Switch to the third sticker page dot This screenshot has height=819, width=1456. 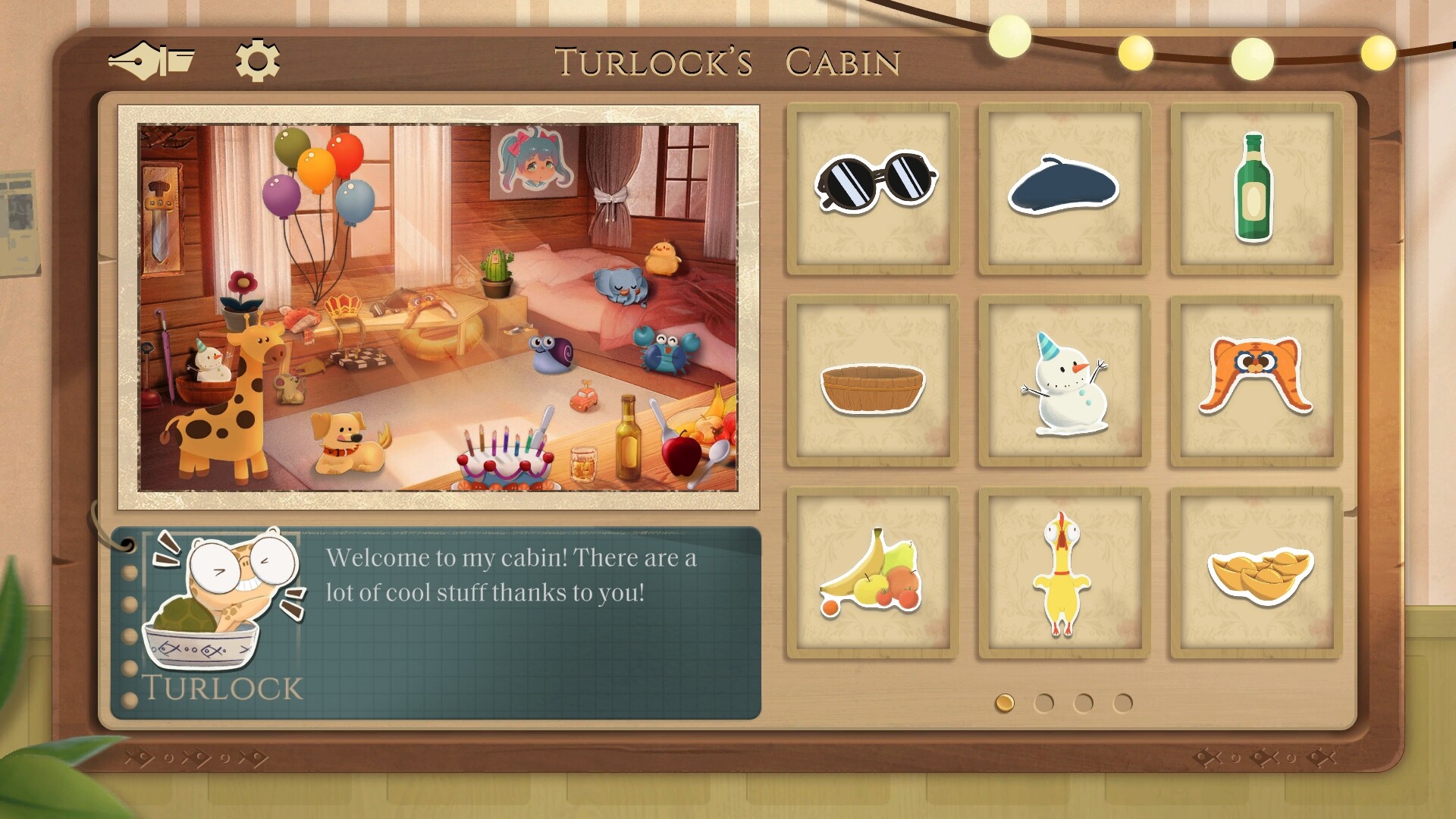point(1084,703)
